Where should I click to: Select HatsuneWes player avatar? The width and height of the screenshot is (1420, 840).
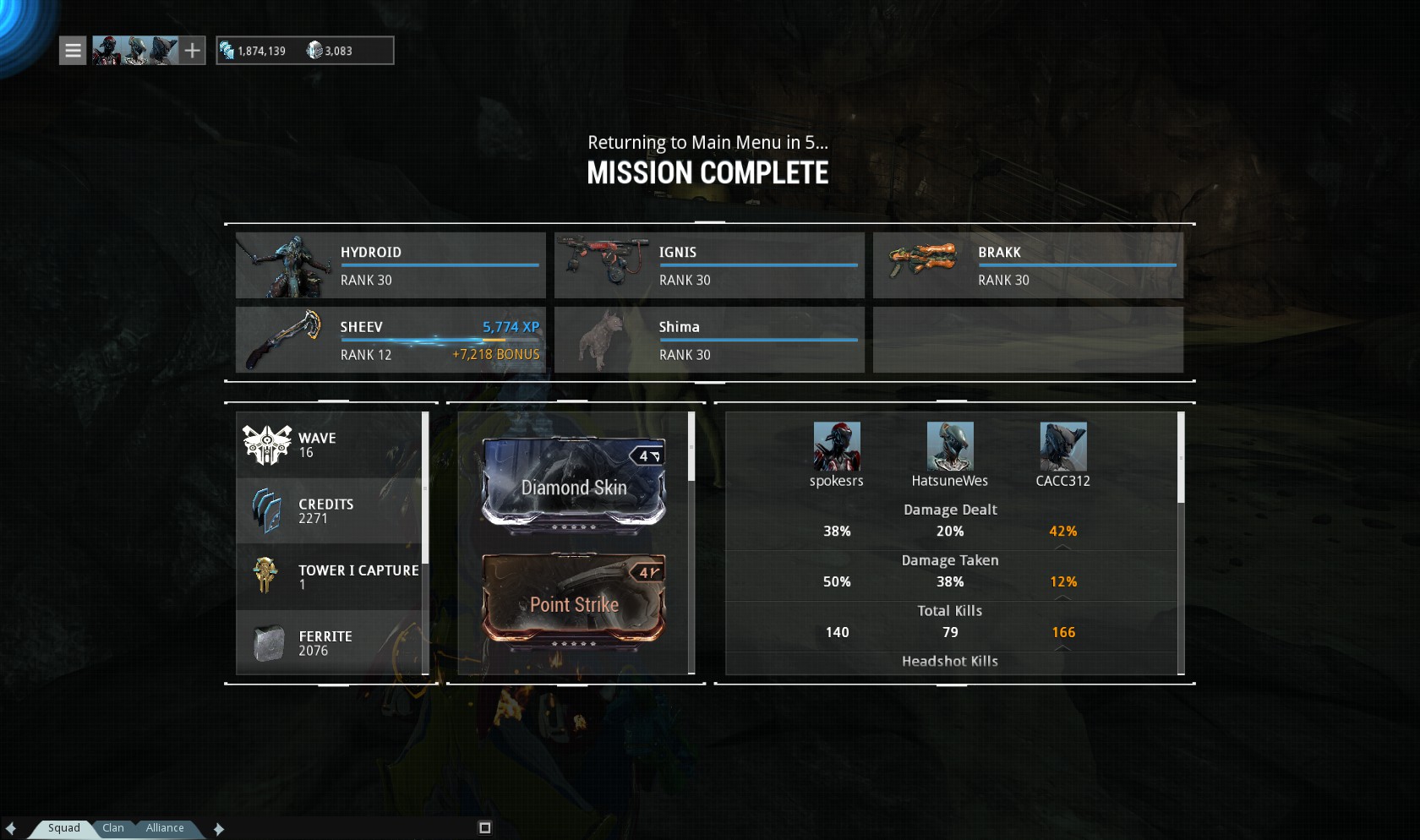tap(950, 446)
